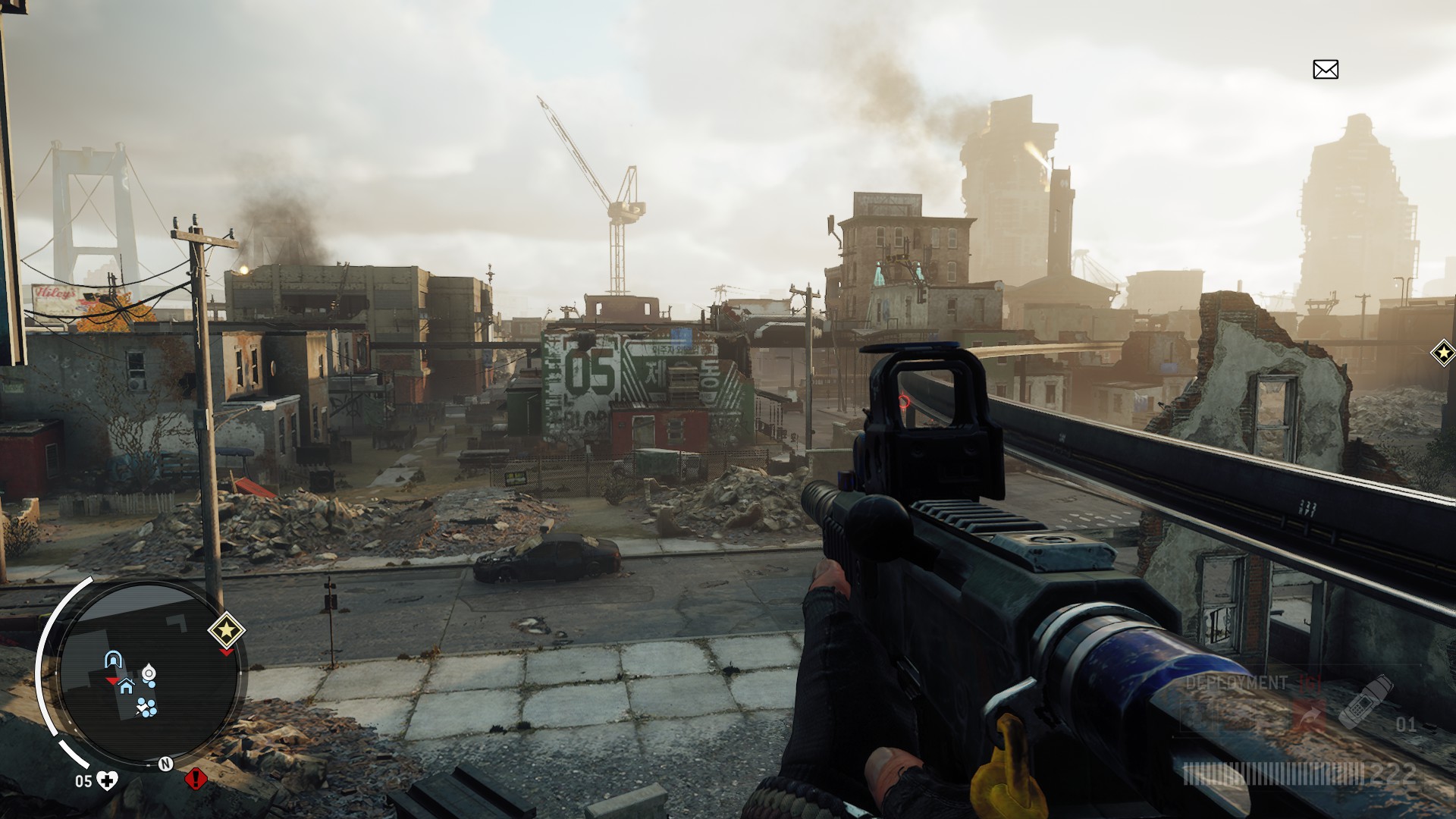Select the blue house safehouse marker on minimap
The height and width of the screenshot is (819, 1456).
126,686
